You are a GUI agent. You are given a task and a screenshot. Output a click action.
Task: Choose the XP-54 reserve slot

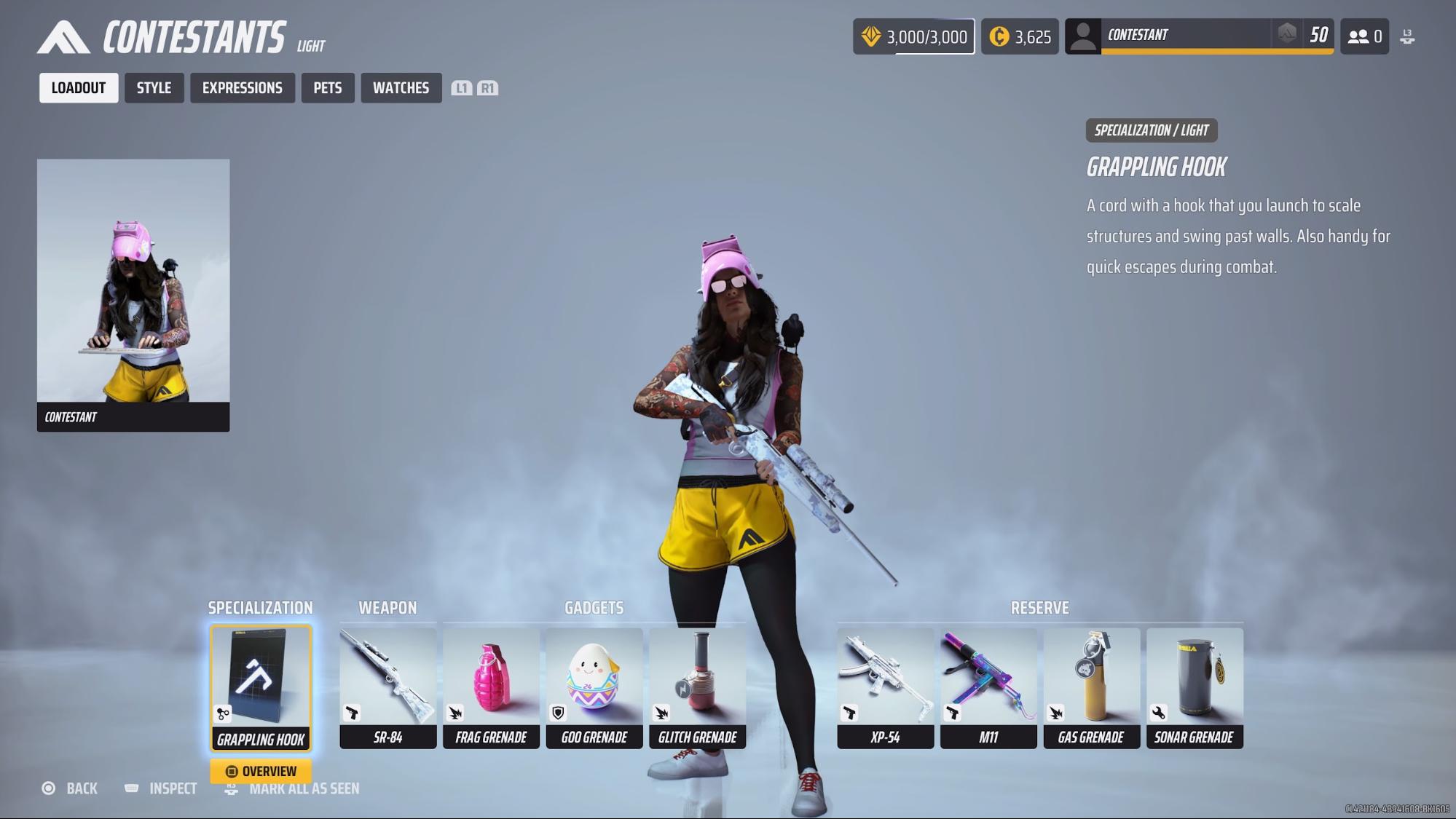coord(885,688)
